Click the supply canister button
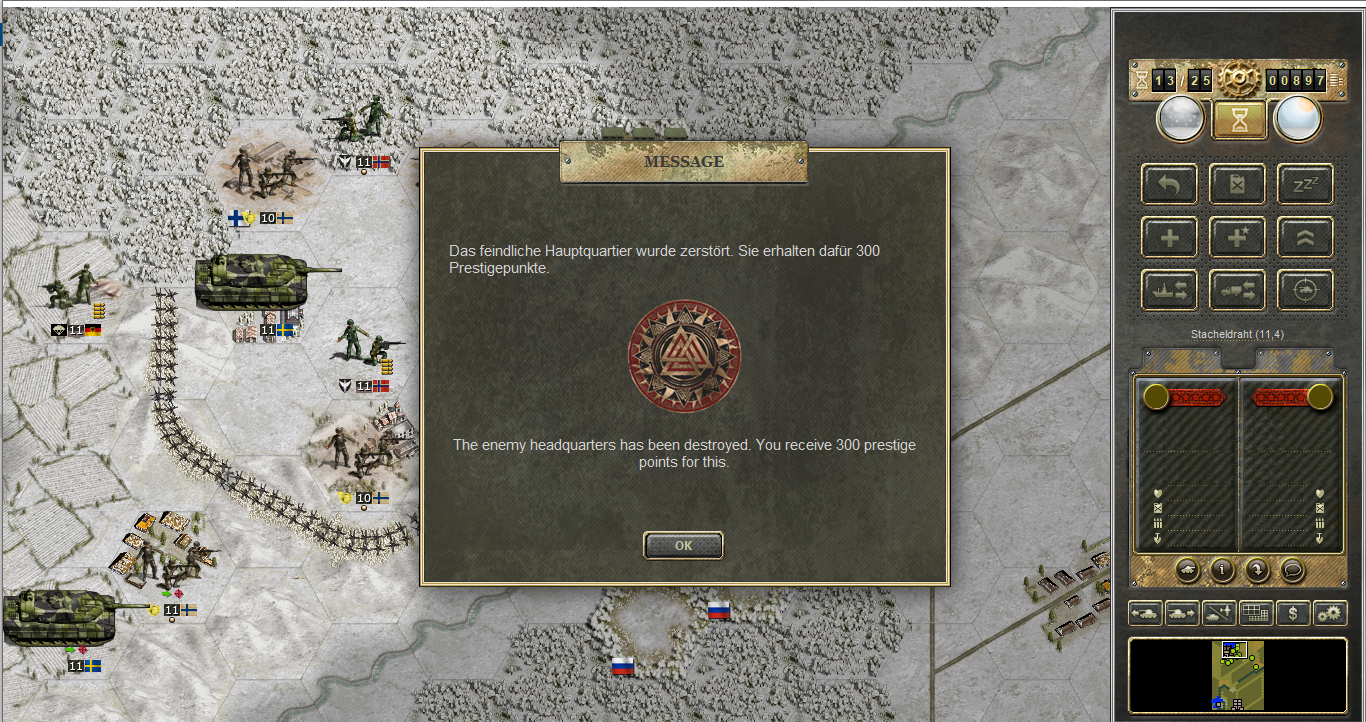Viewport: 1366px width, 722px height. (x=1238, y=184)
